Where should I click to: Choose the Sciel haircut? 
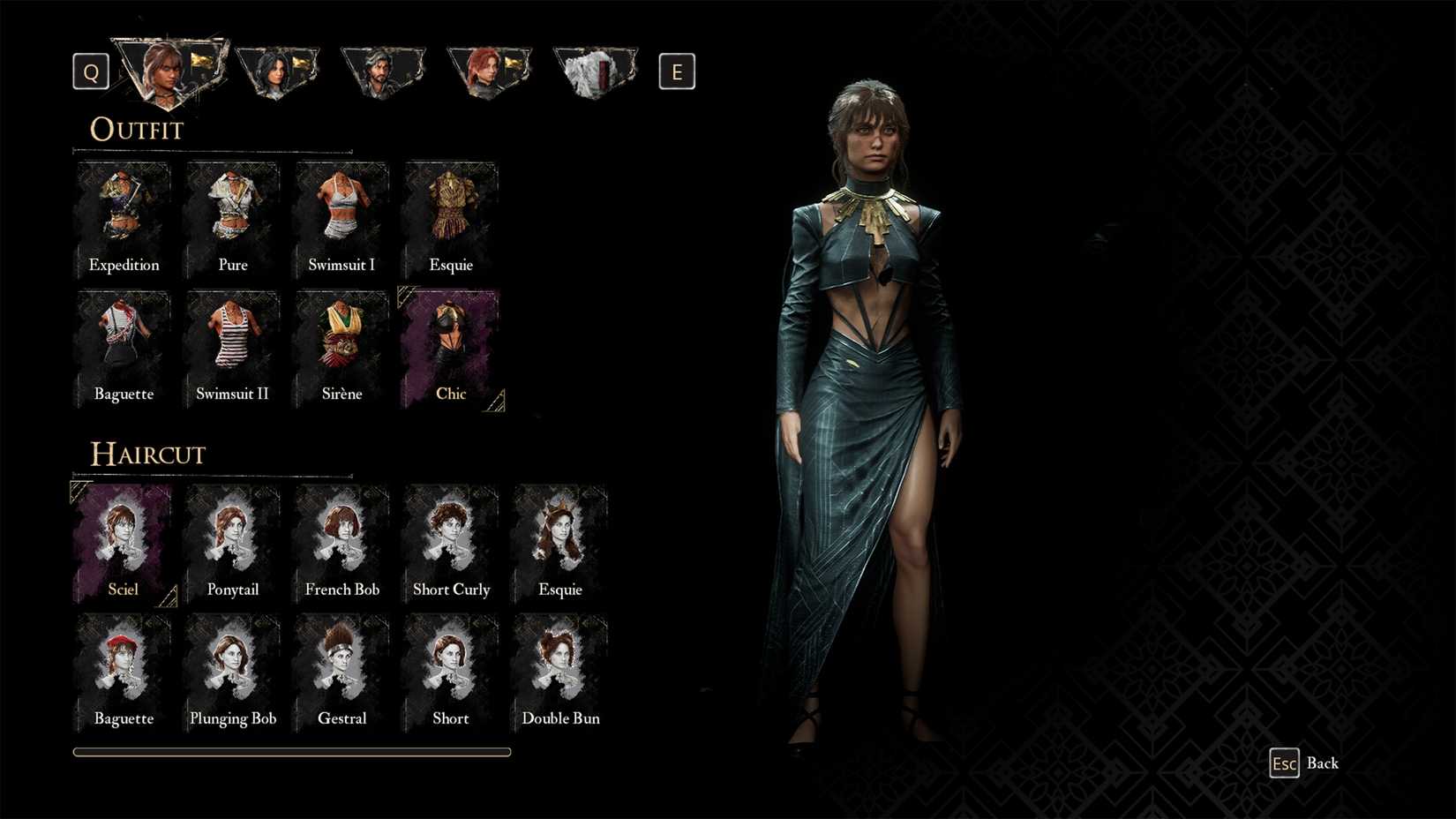tap(124, 545)
